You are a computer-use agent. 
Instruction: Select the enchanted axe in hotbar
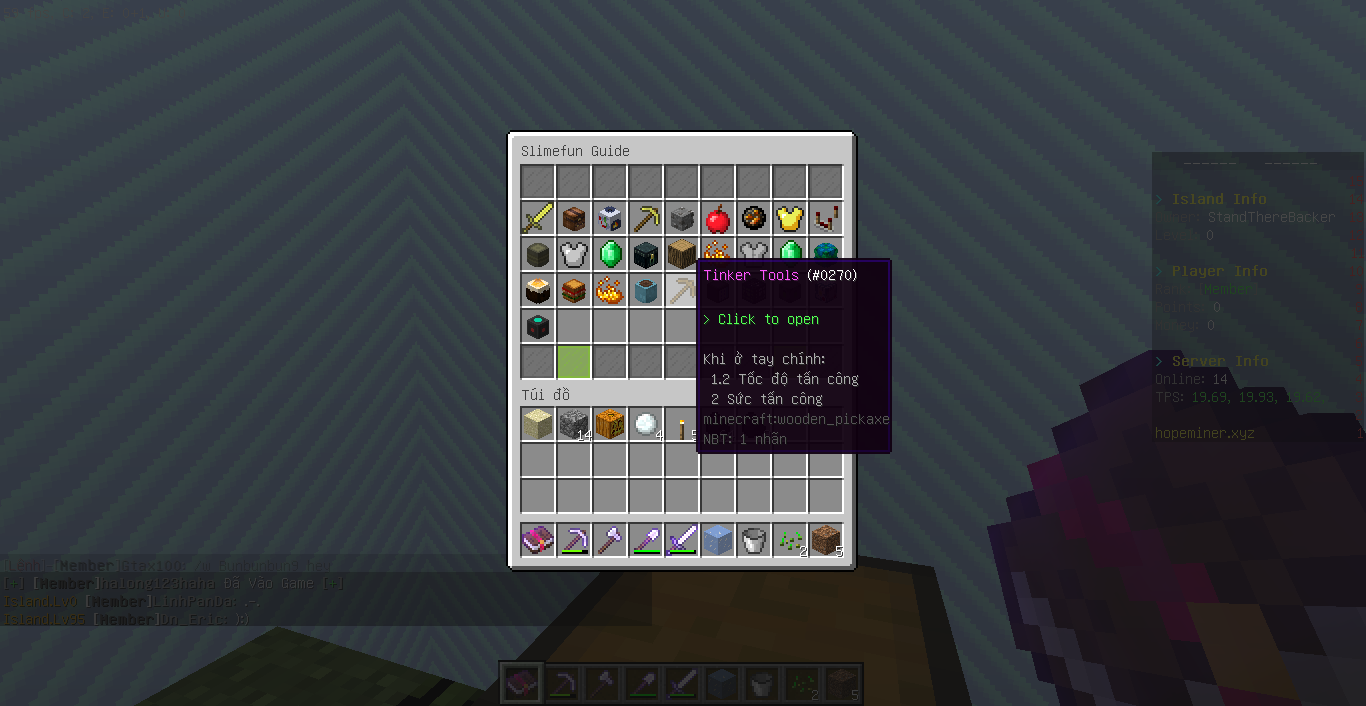tap(610, 541)
